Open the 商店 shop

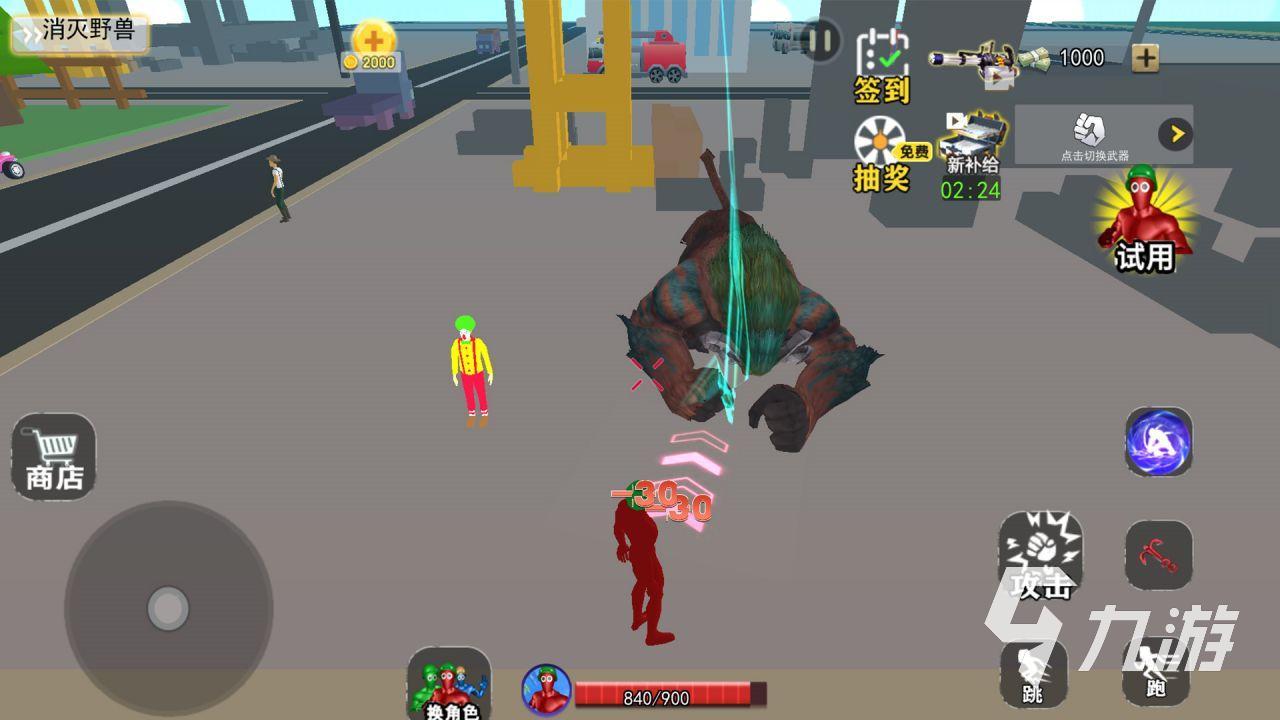tap(54, 457)
